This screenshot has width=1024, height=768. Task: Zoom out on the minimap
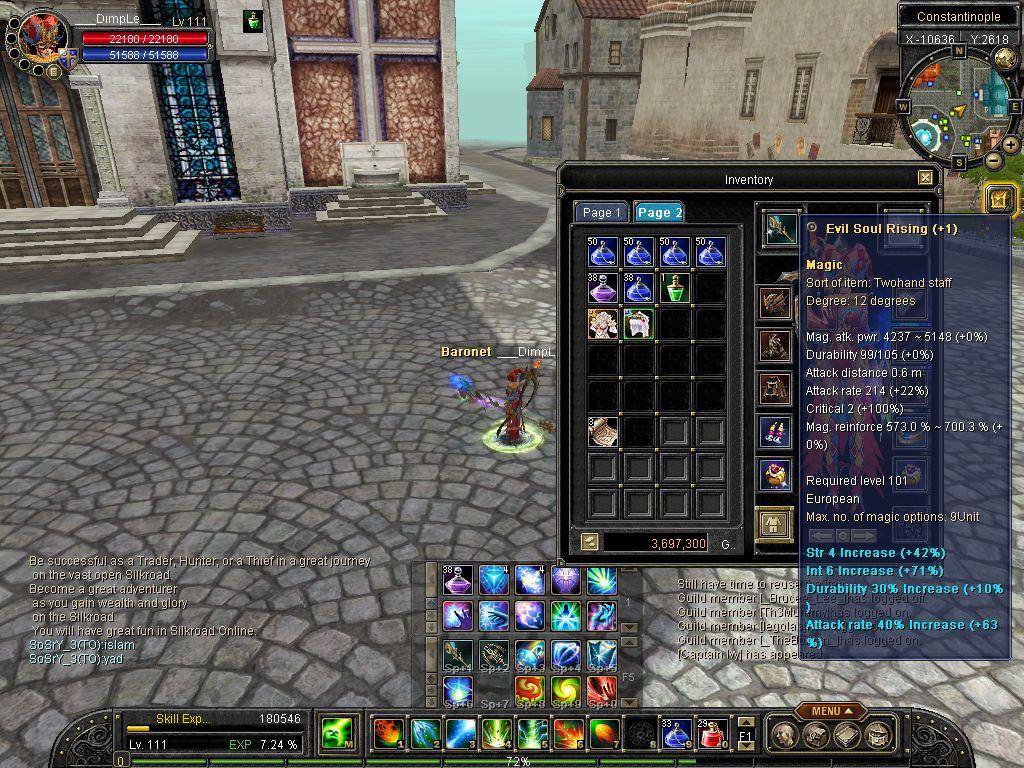coord(993,160)
